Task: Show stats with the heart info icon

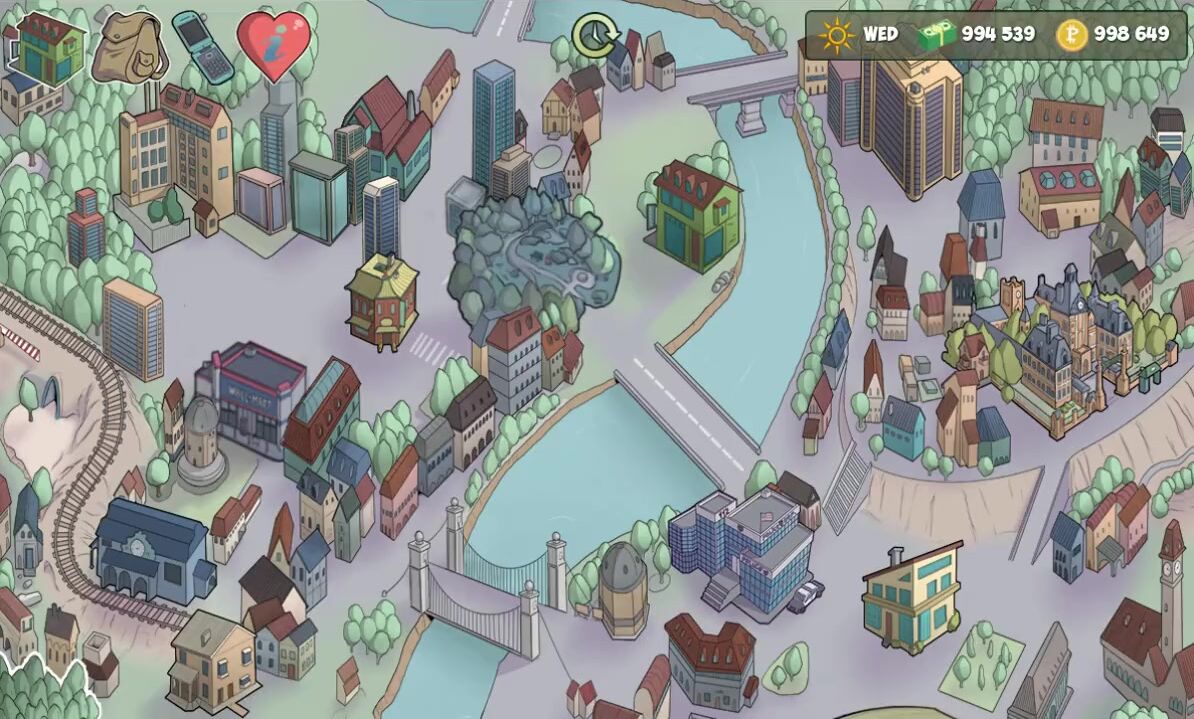Action: tap(273, 44)
